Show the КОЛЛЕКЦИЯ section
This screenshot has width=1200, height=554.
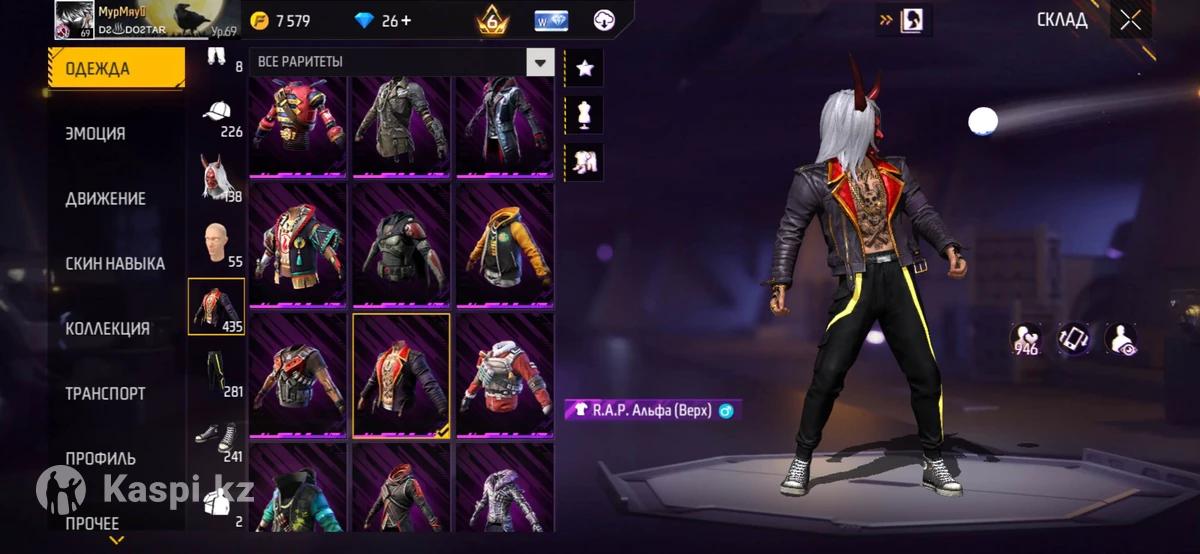pyautogui.click(x=107, y=329)
